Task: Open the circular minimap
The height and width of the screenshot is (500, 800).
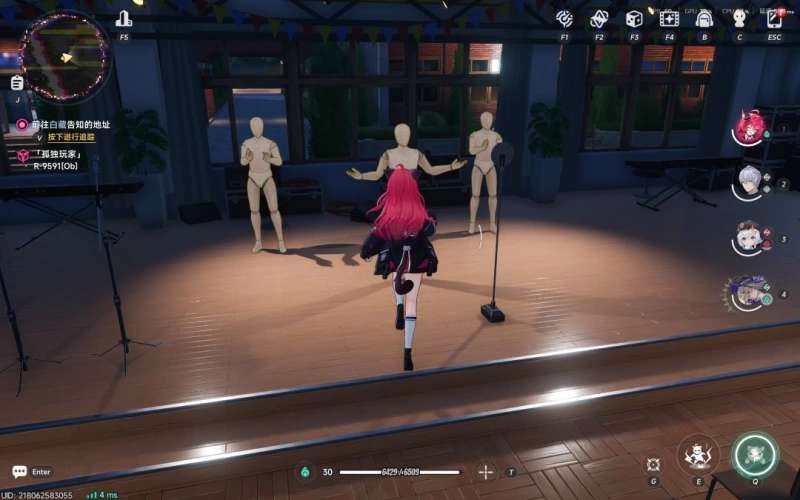Action: tap(64, 56)
